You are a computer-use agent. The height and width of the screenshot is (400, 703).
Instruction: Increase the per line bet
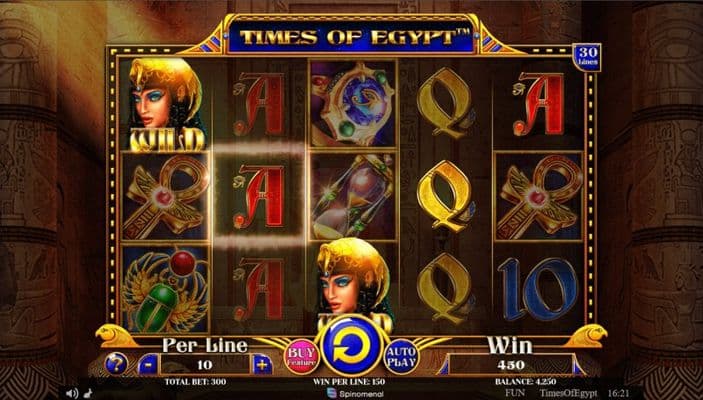pyautogui.click(x=262, y=364)
